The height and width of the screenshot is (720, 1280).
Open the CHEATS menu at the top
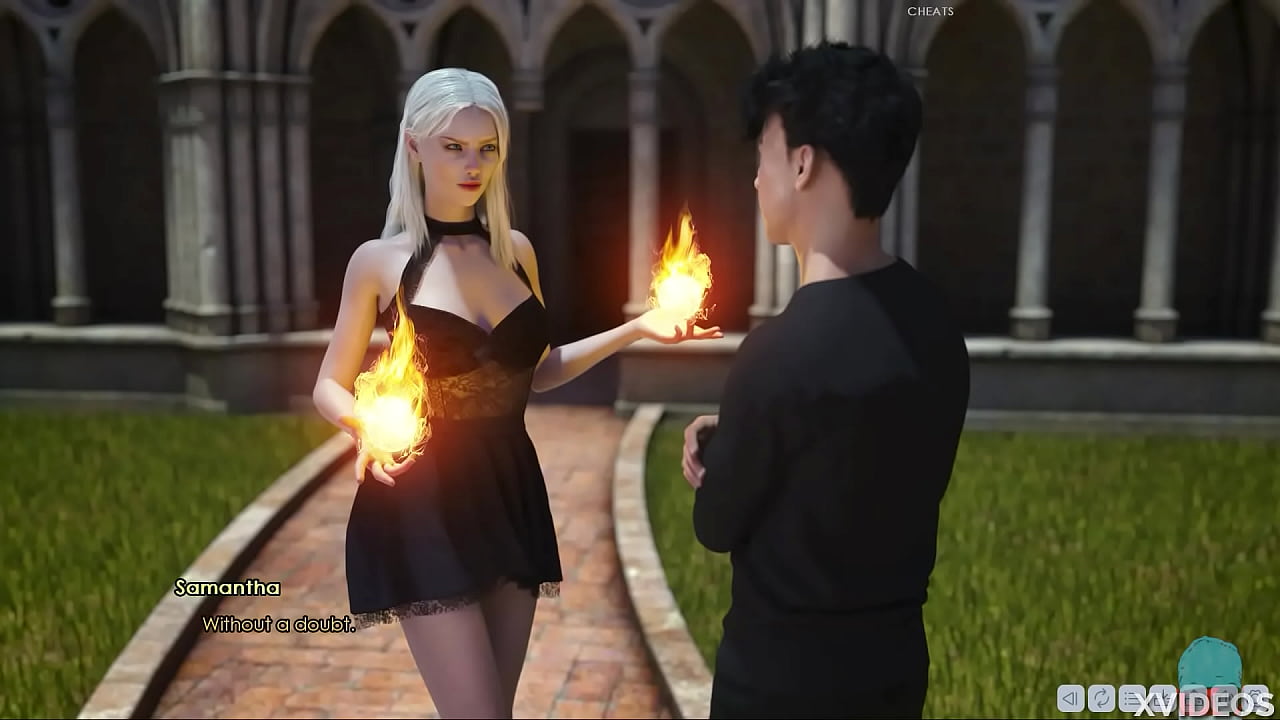929,12
